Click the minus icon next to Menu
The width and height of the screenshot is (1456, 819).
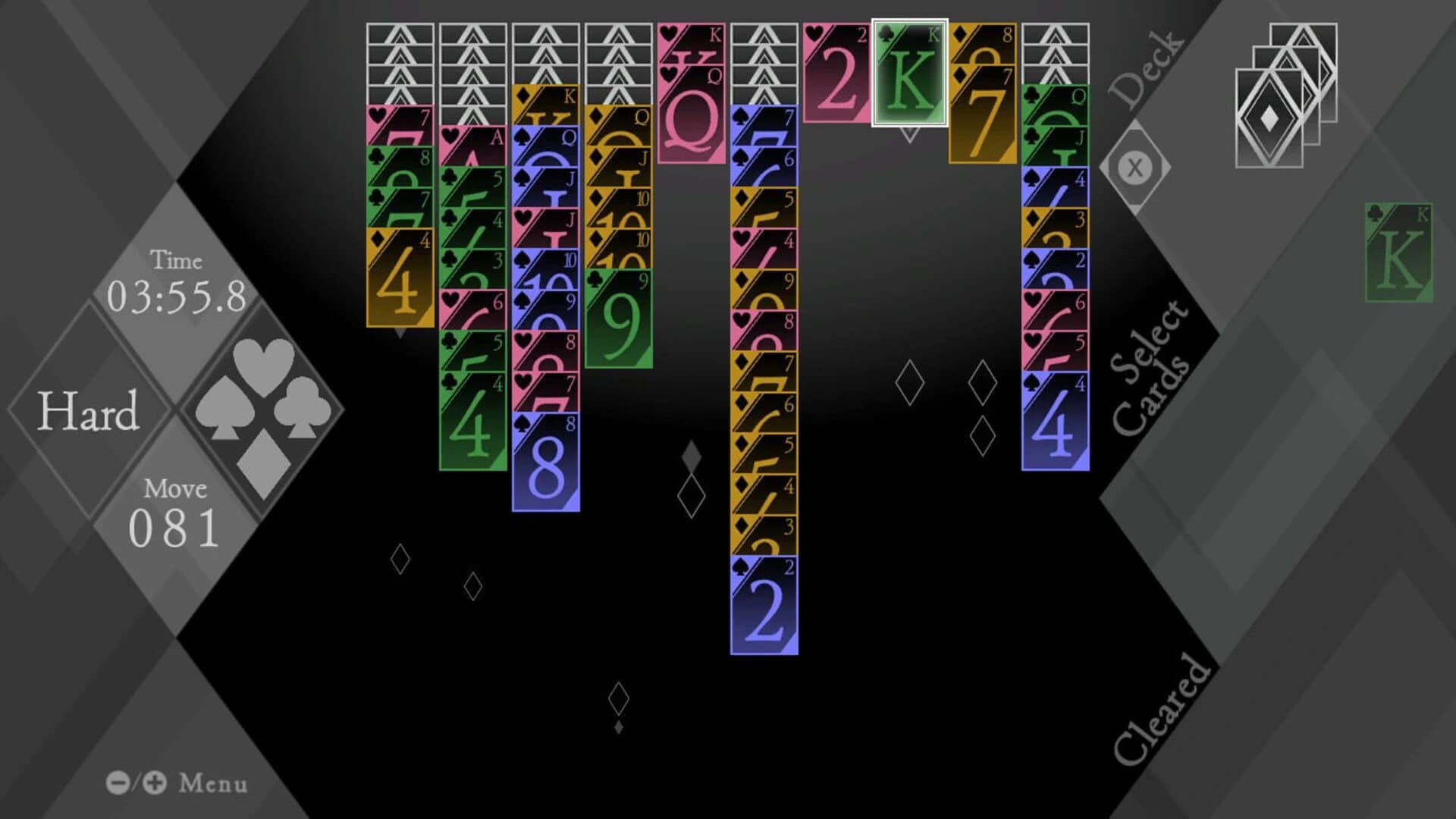click(x=118, y=783)
